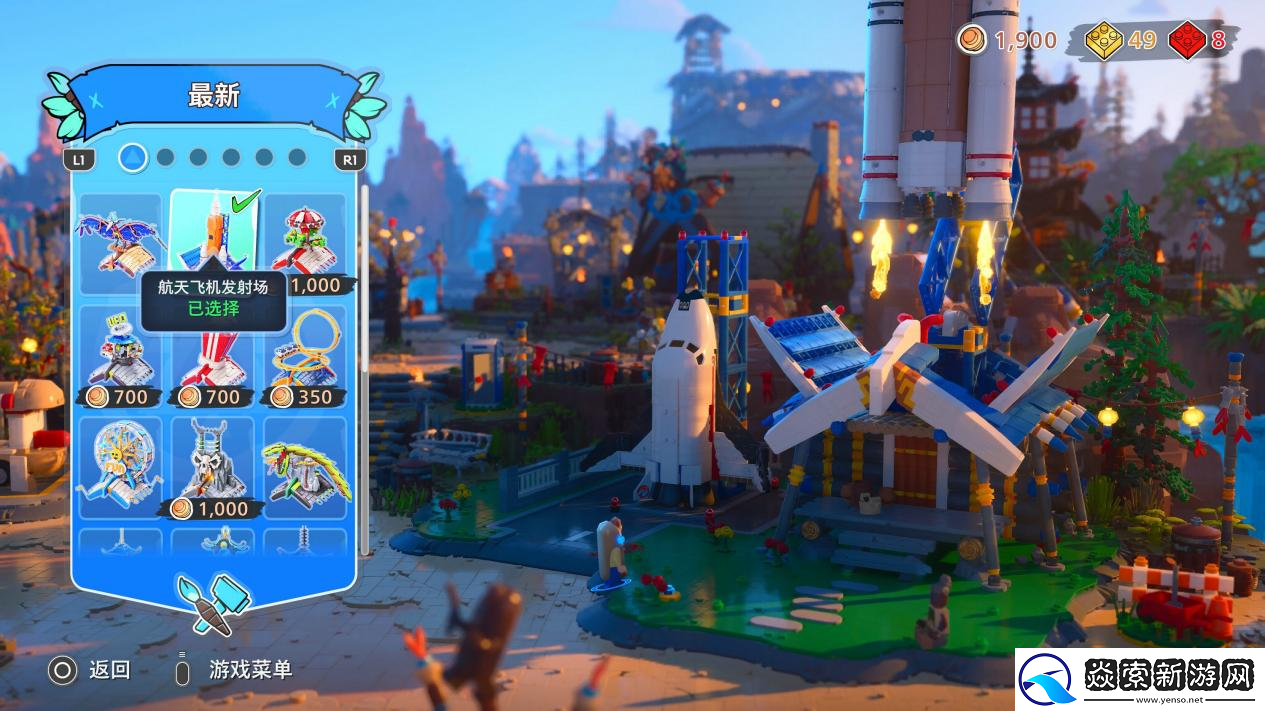Open the paintbrush and hammer build tool
This screenshot has width=1265, height=711.
point(214,602)
